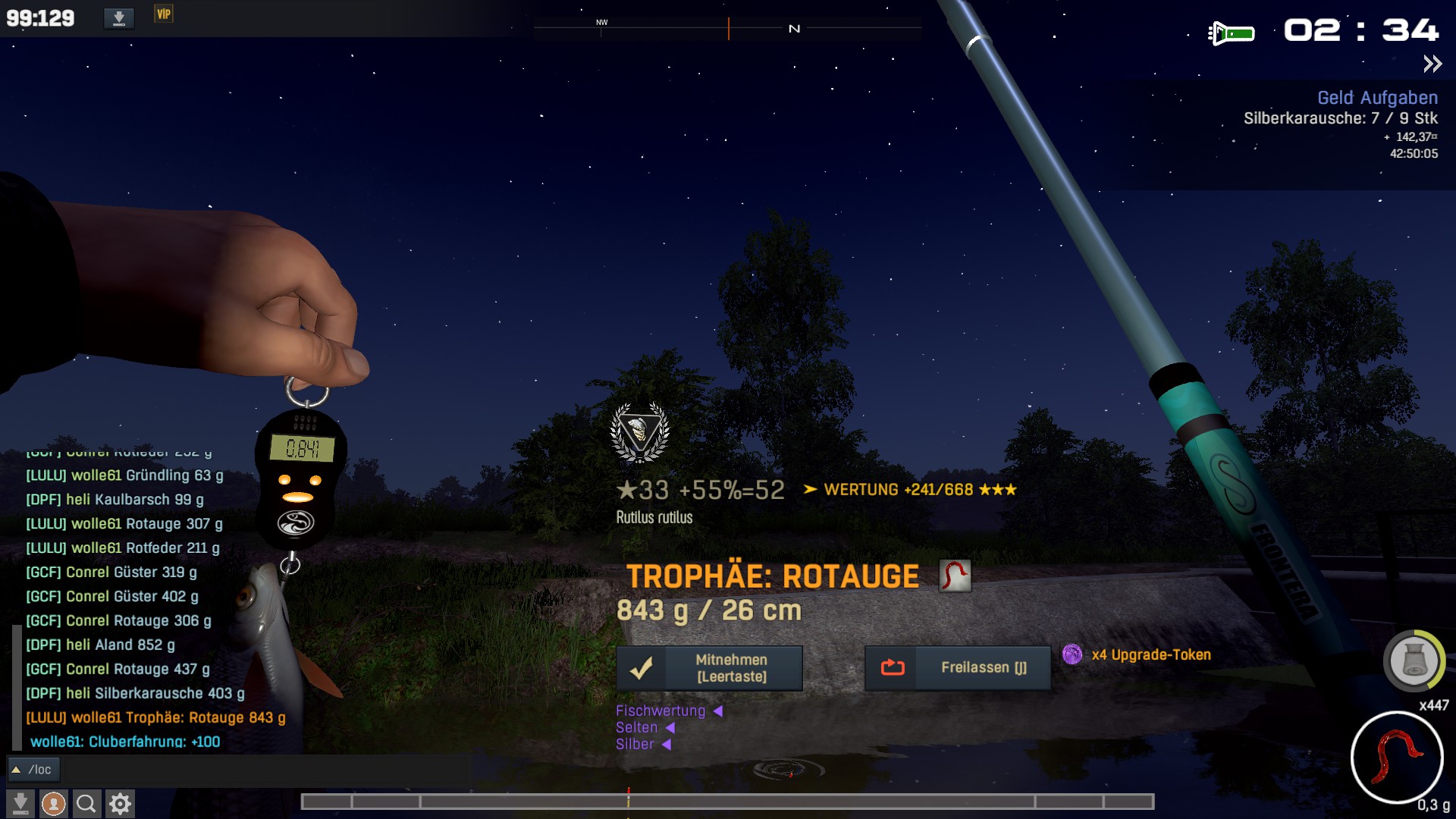Open the keepnet icon
Screen dimensions: 1456x819
1414,661
